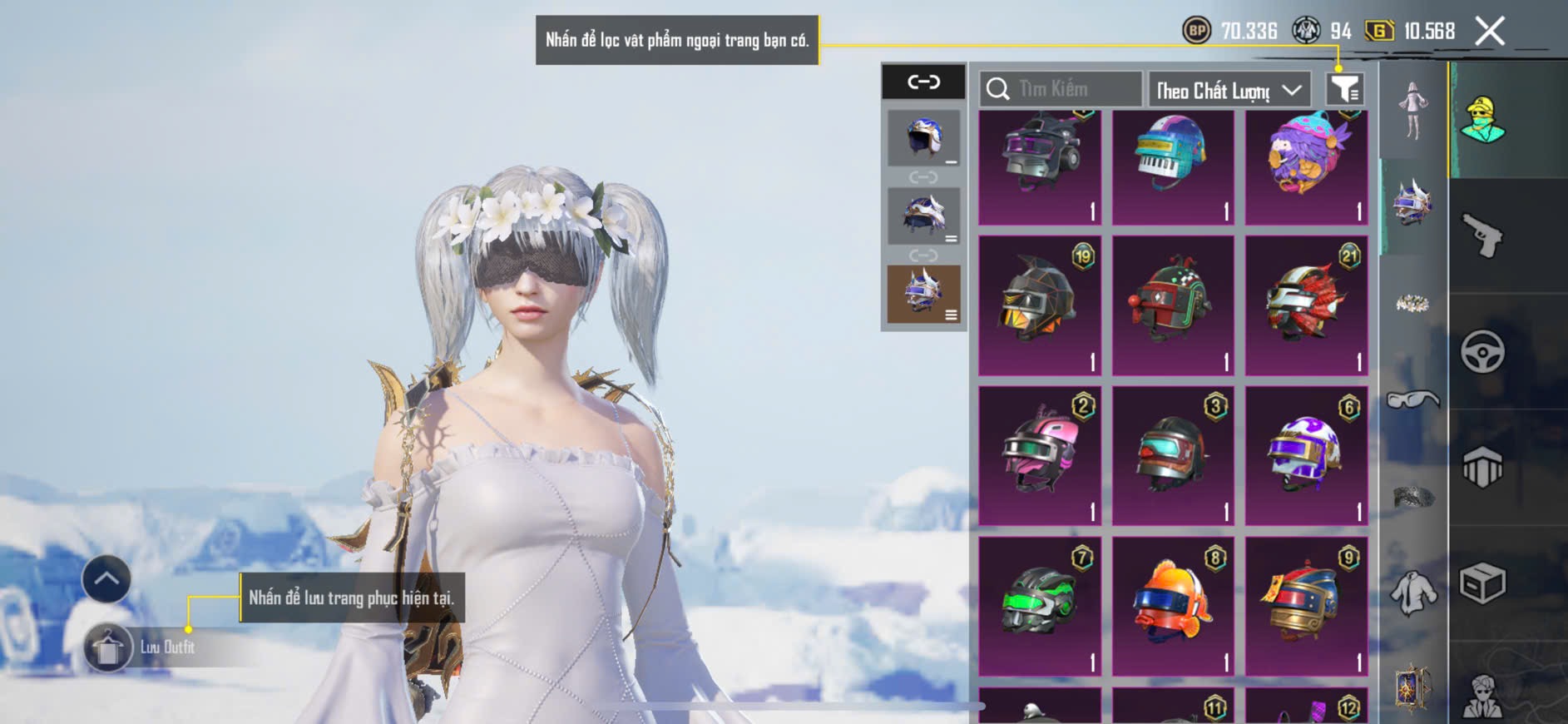
Task: Choose the orange fish helmet numbered 8
Action: pos(1173,605)
